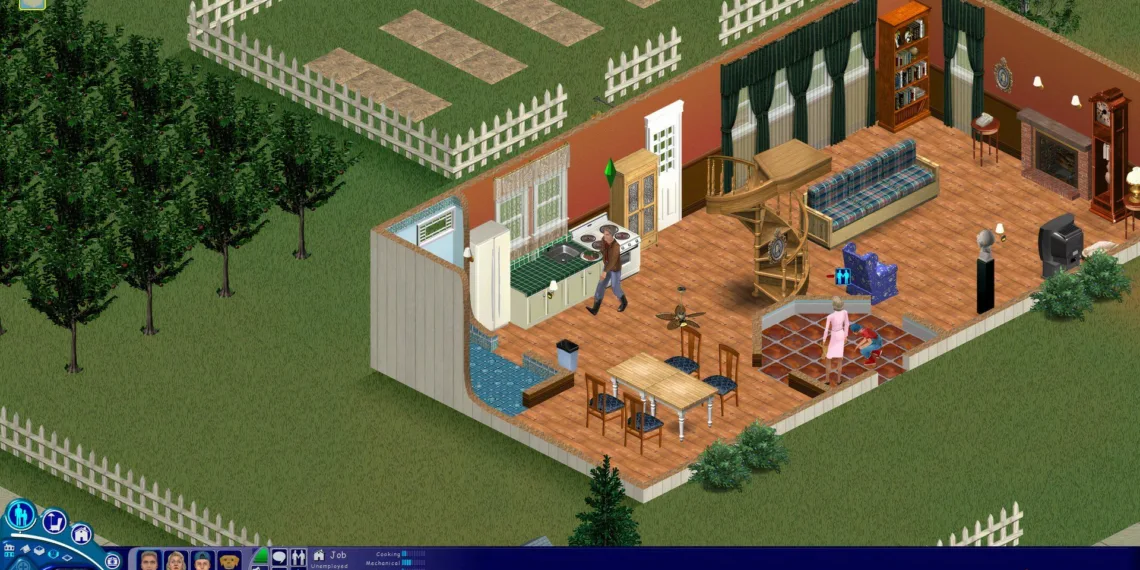
Task: Switch to Live mode button
Action: [x=20, y=515]
